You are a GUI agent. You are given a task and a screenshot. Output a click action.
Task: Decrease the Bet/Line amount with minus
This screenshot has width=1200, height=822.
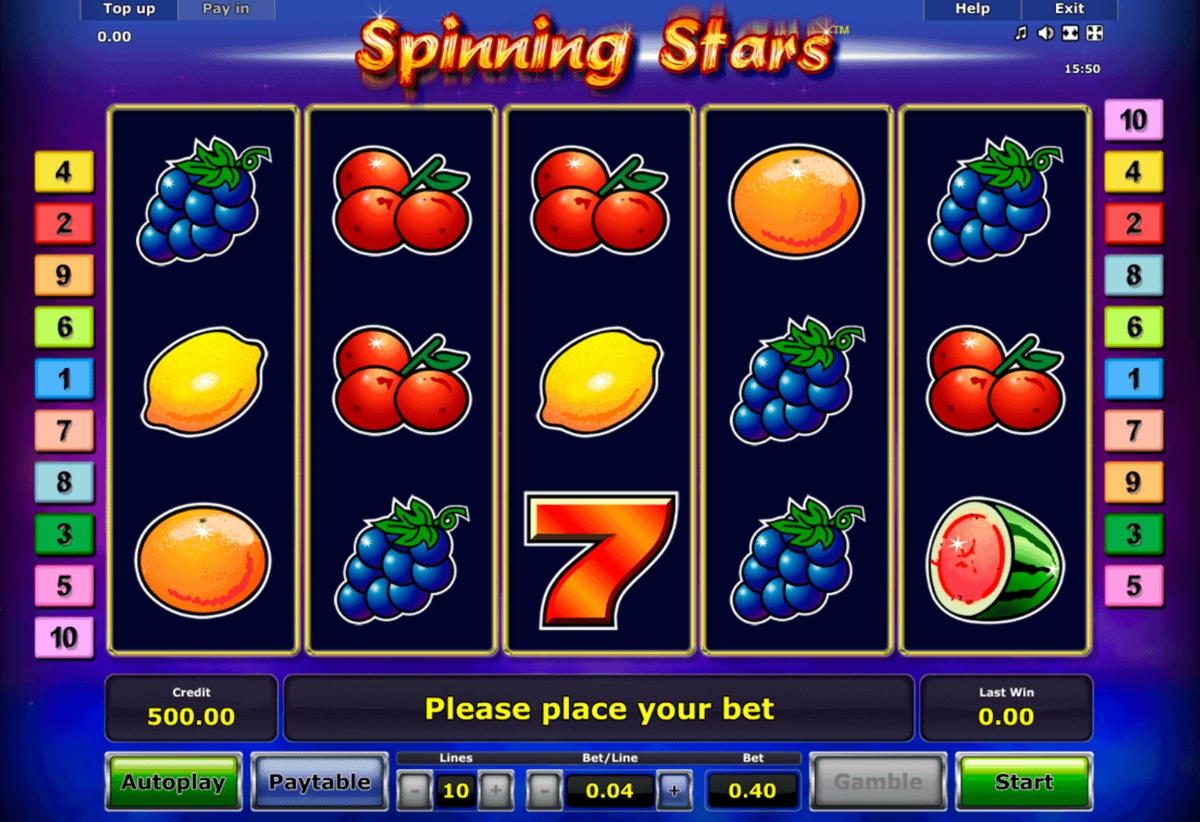pyautogui.click(x=544, y=791)
